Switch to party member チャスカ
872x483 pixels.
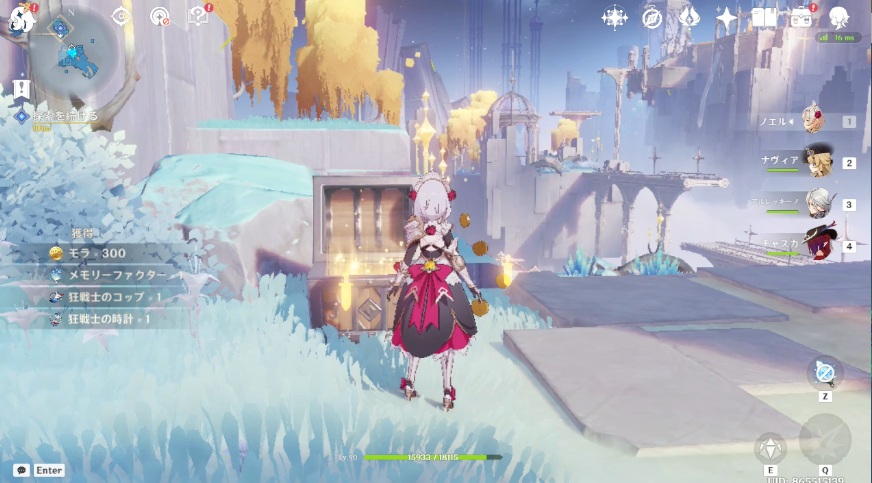click(x=818, y=245)
